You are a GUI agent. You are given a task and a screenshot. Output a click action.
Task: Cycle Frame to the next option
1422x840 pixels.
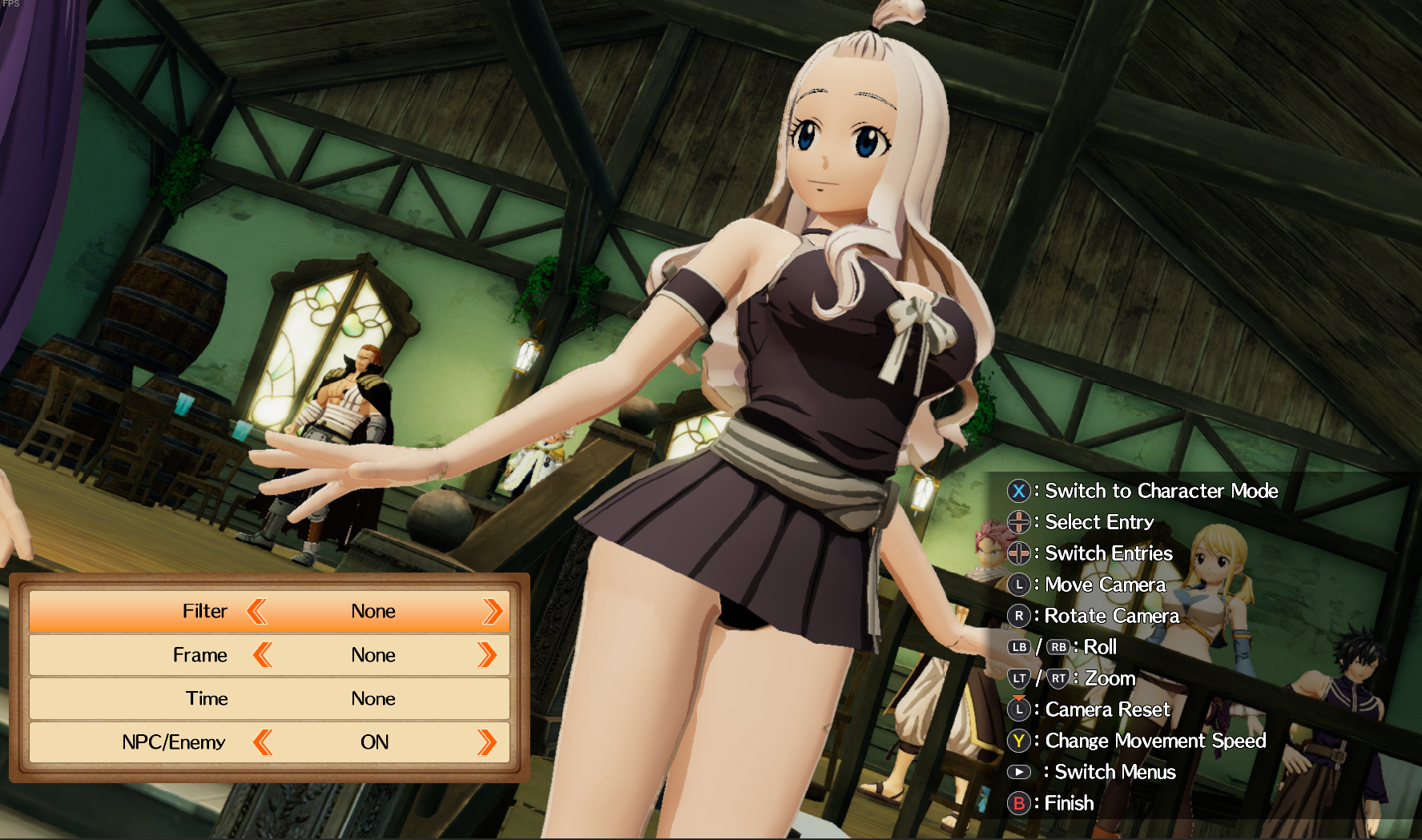coord(486,656)
